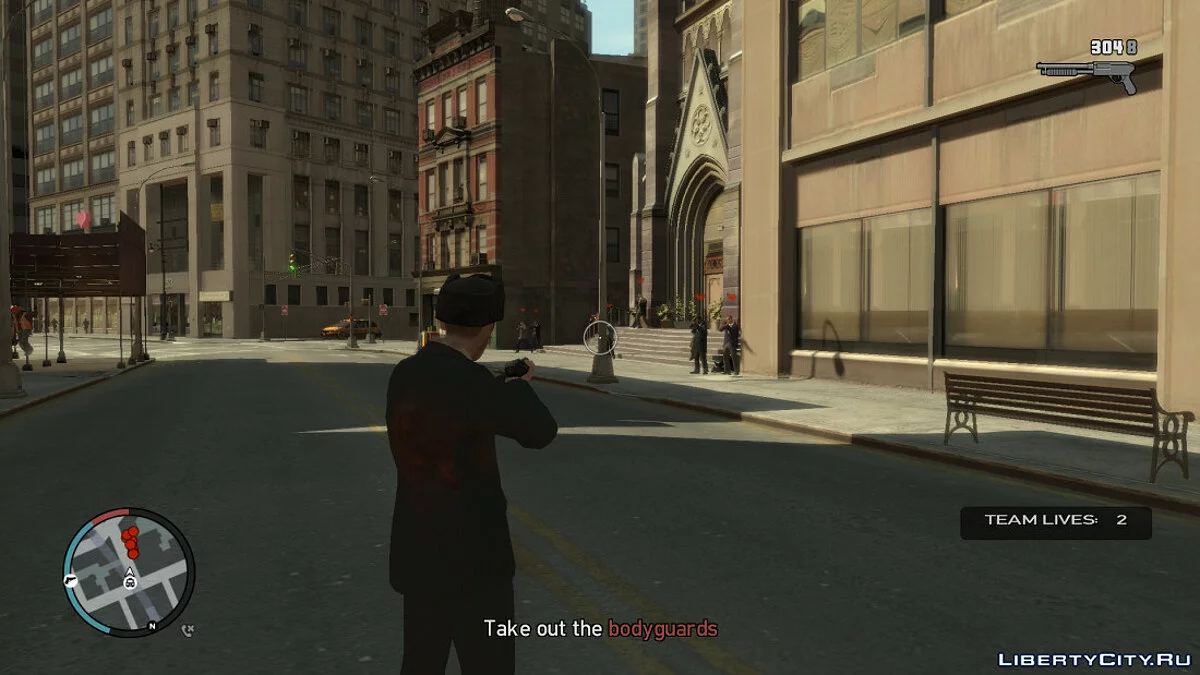
Task: Click the LibertyCity.ru watermark link
Action: (x=1093, y=659)
